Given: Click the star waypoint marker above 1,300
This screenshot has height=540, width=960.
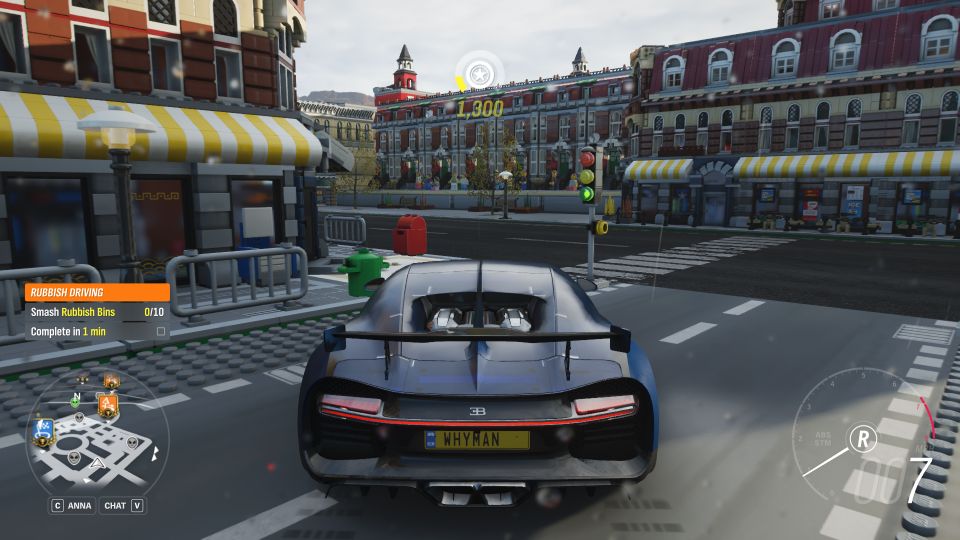Looking at the screenshot, I should (479, 74).
